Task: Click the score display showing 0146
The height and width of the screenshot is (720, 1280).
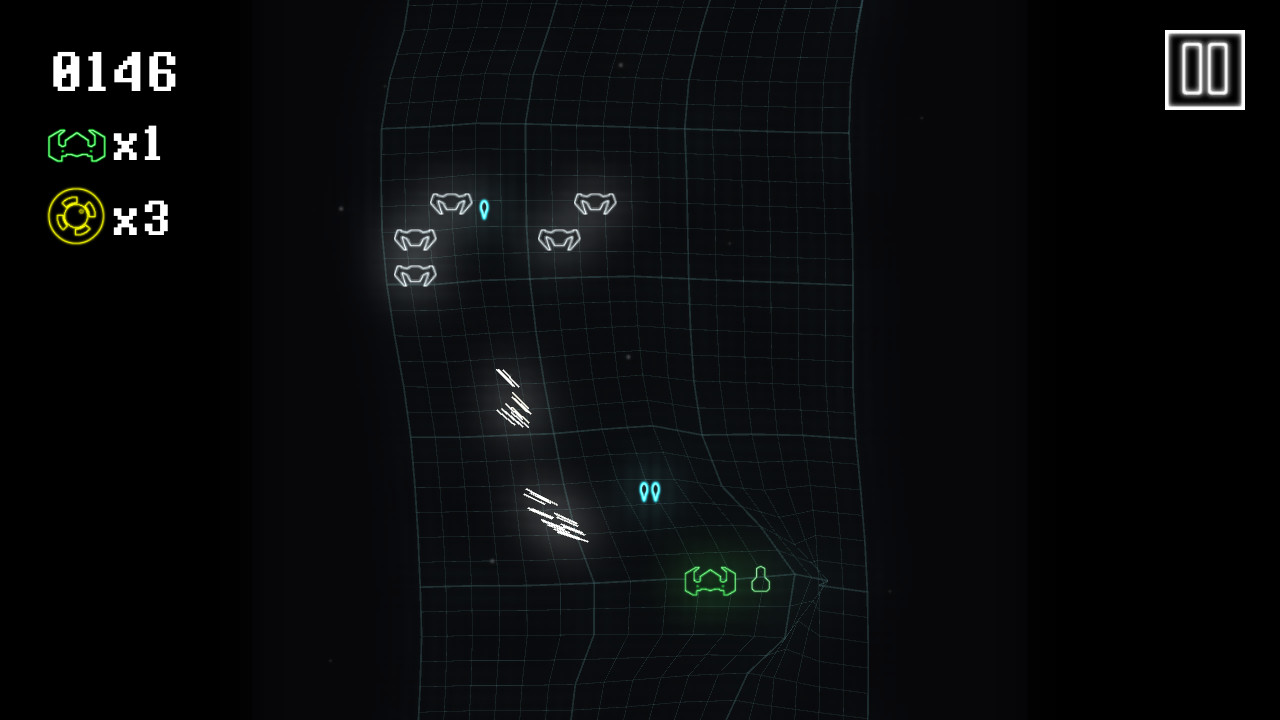Action: (x=113, y=72)
